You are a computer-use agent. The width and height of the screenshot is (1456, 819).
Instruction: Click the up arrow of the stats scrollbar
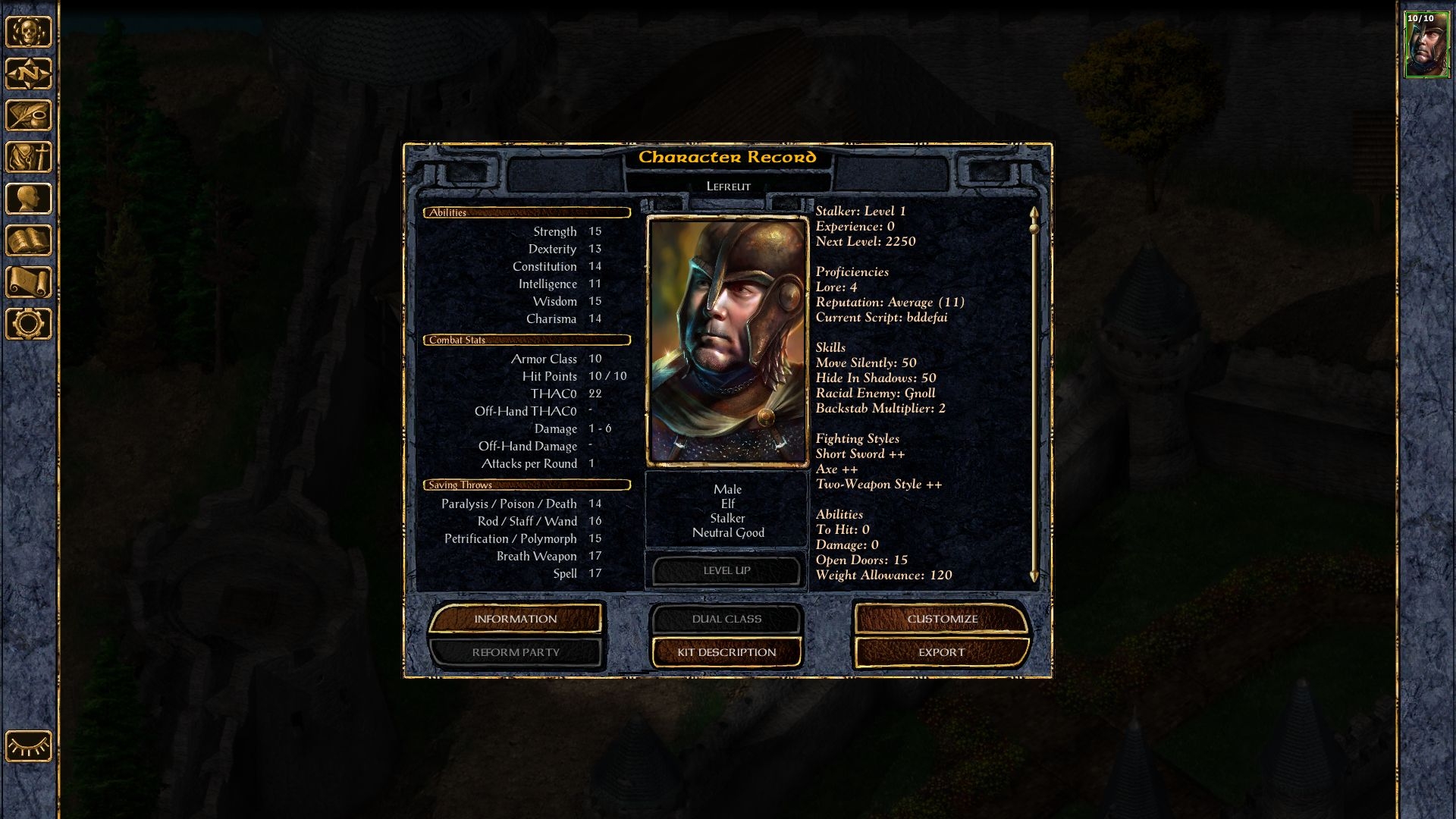click(x=1034, y=212)
